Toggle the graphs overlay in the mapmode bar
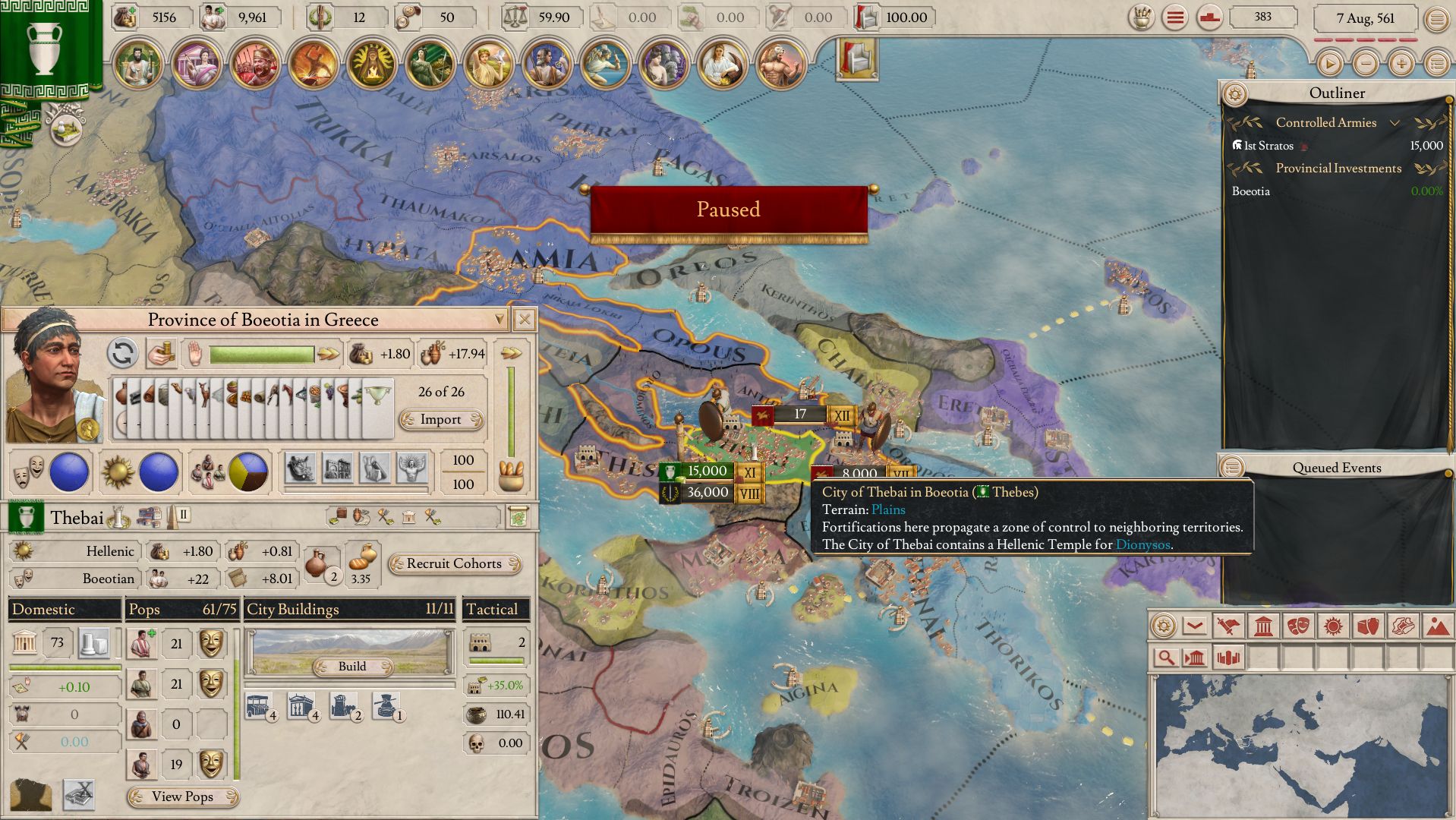This screenshot has width=1456, height=820. [x=1228, y=658]
